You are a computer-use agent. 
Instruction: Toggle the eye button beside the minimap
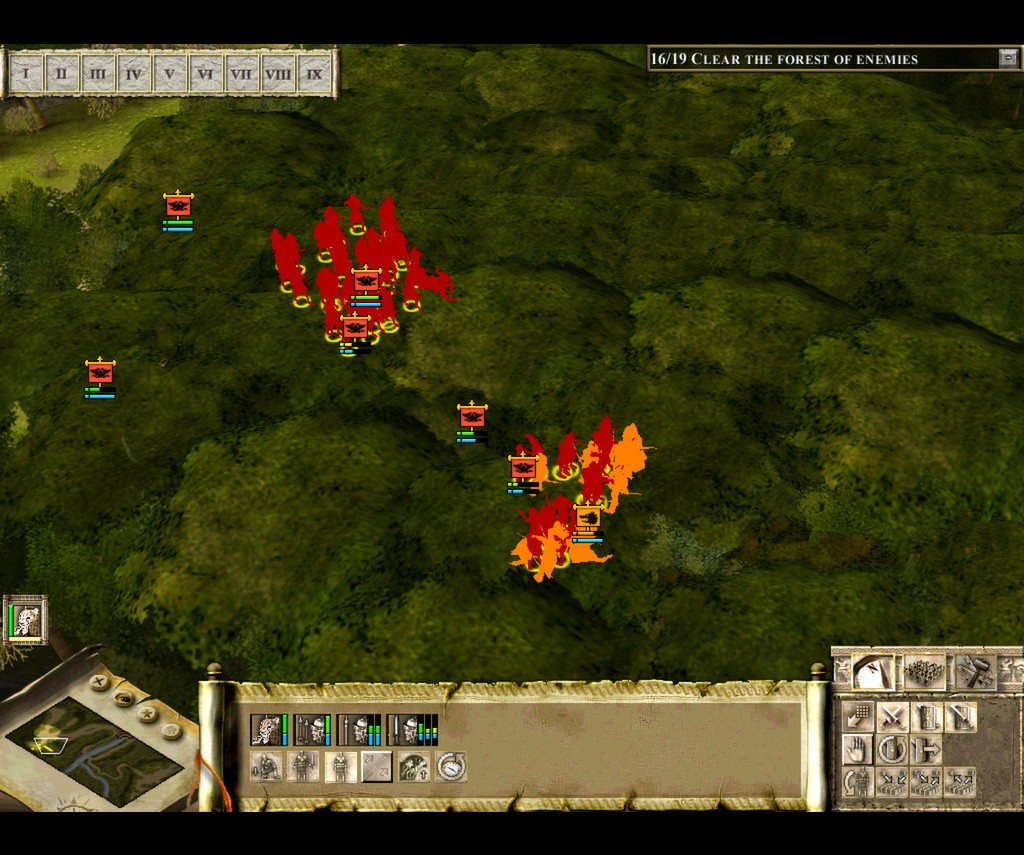pyautogui.click(x=124, y=698)
